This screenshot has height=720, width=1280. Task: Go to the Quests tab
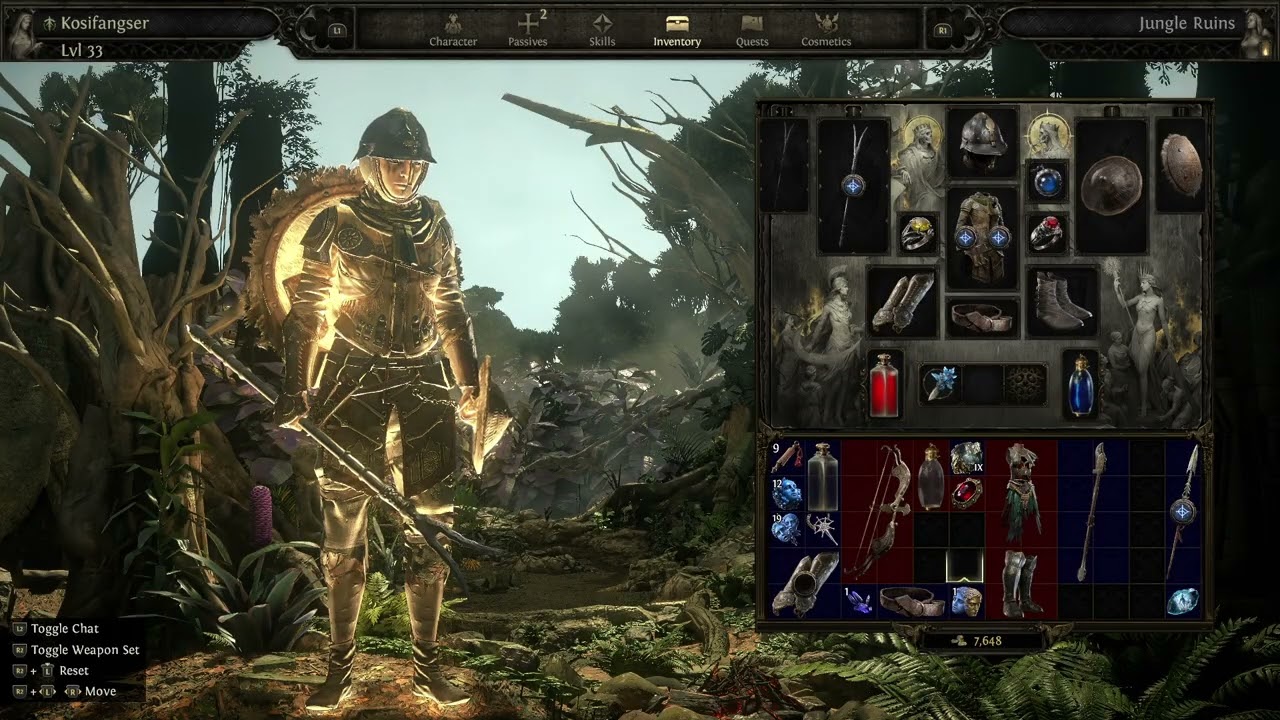752,30
